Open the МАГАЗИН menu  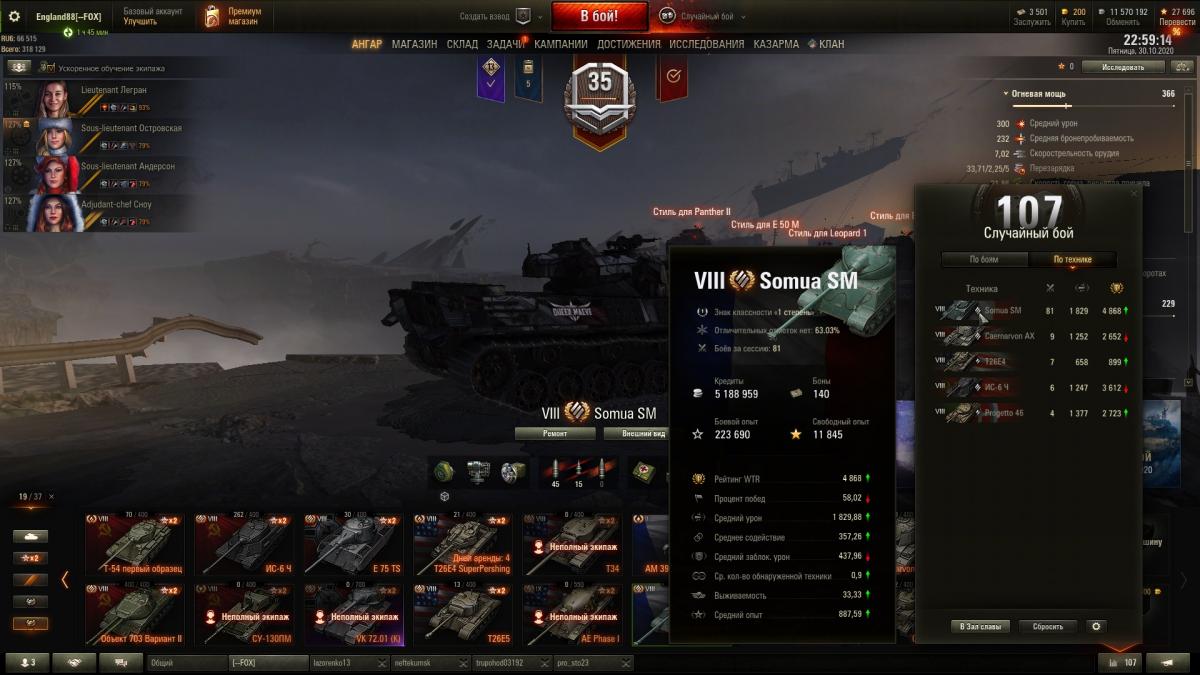point(414,44)
